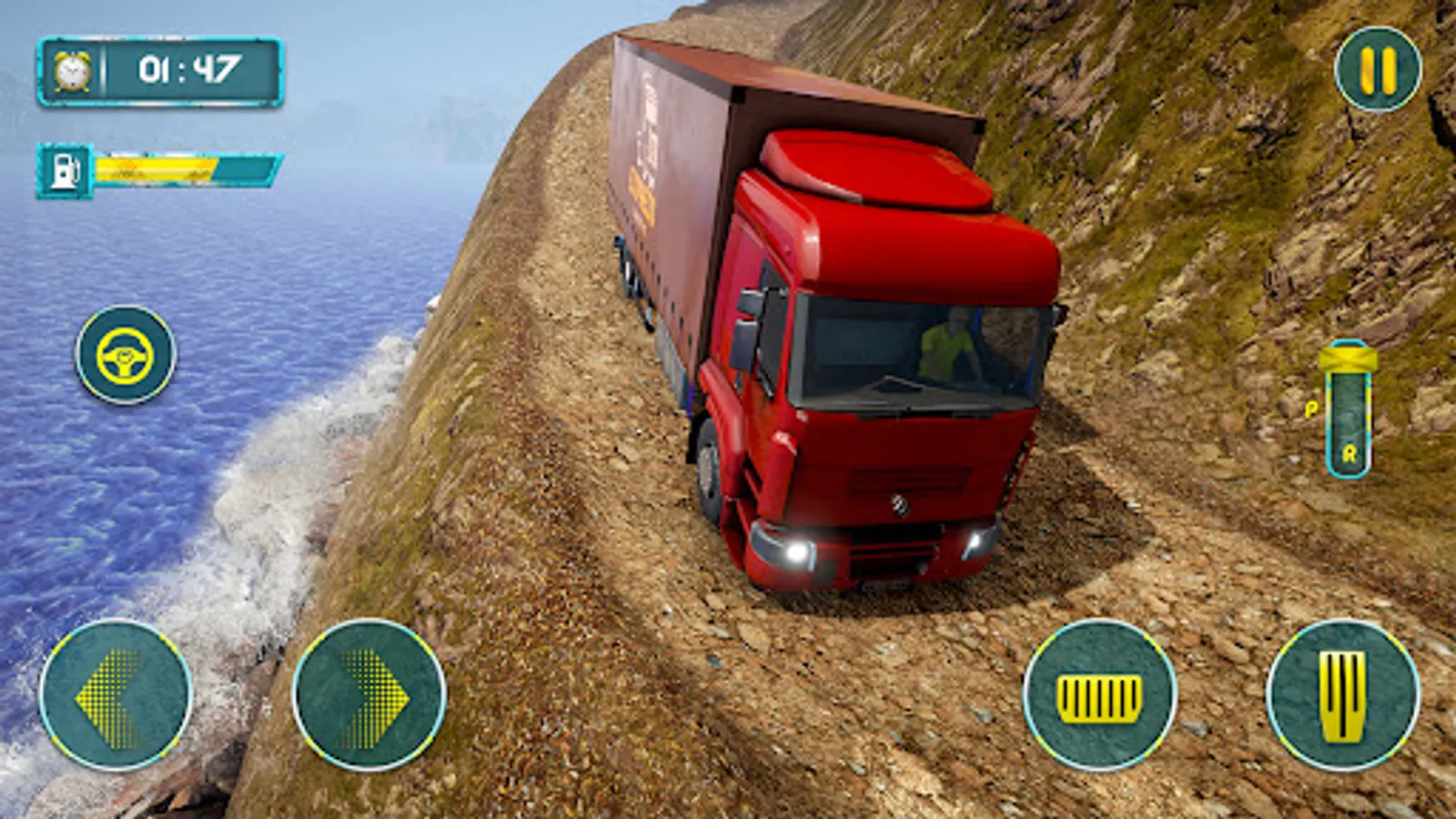Hit the brake pedal button
Viewport: 1456px width, 819px height.
(1099, 696)
